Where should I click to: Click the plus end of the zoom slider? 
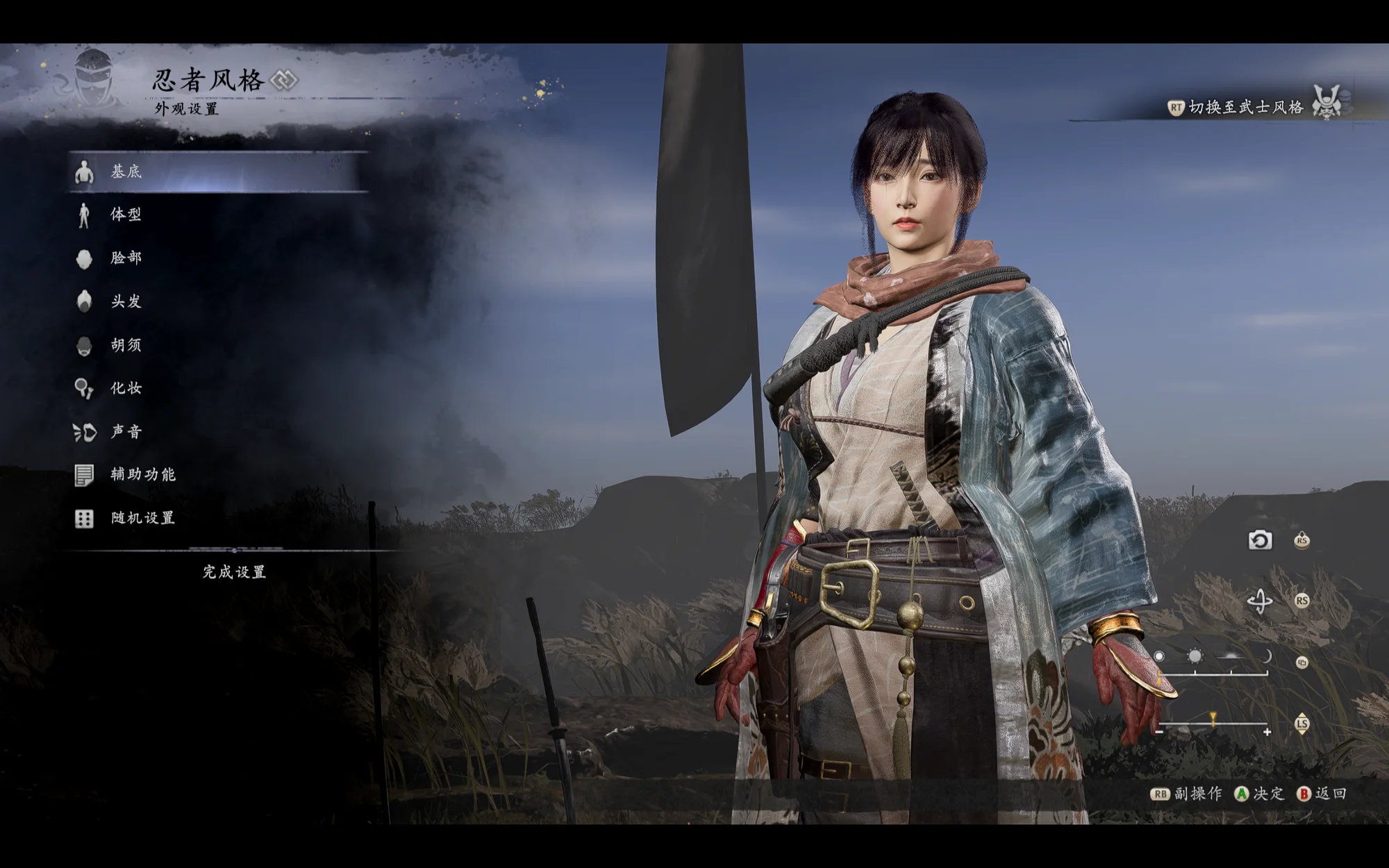1267,732
